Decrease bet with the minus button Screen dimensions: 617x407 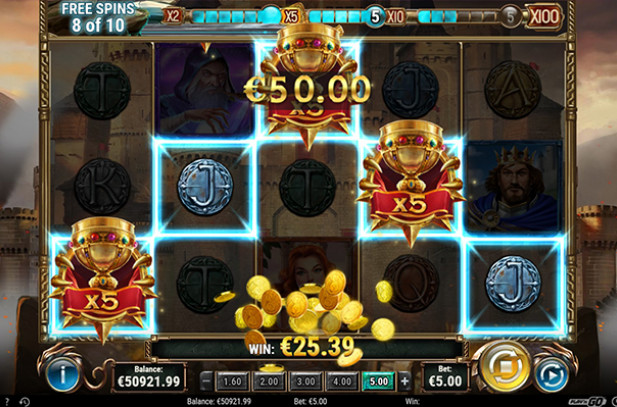(x=207, y=380)
